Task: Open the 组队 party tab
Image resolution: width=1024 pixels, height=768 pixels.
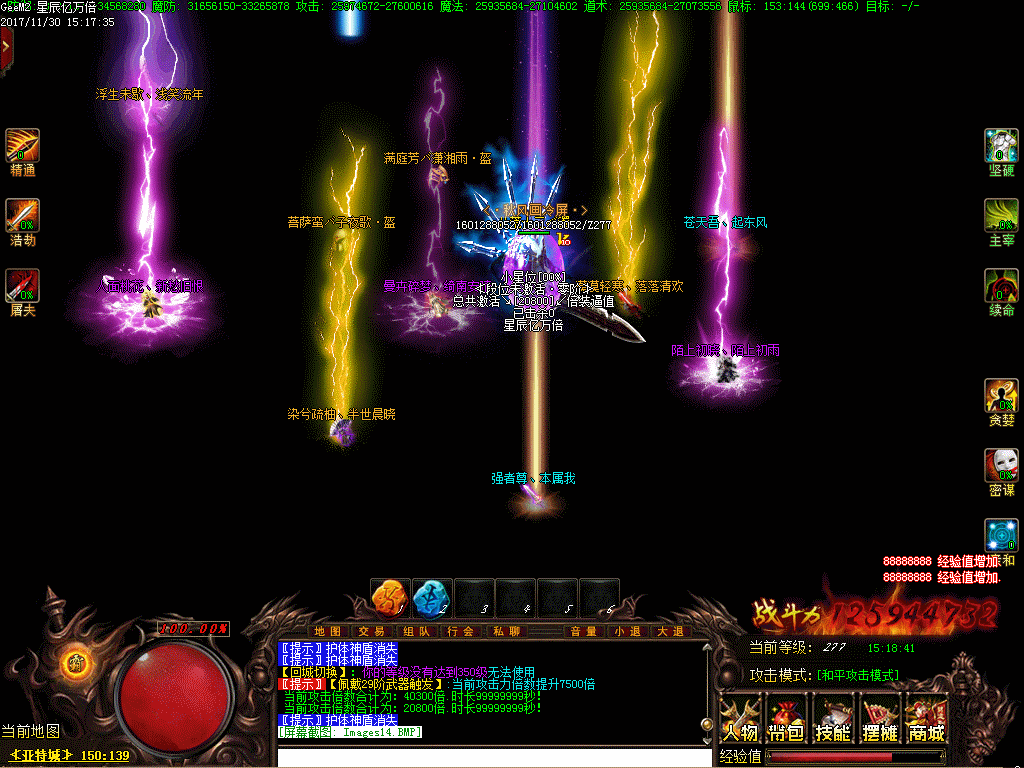Action: 416,631
